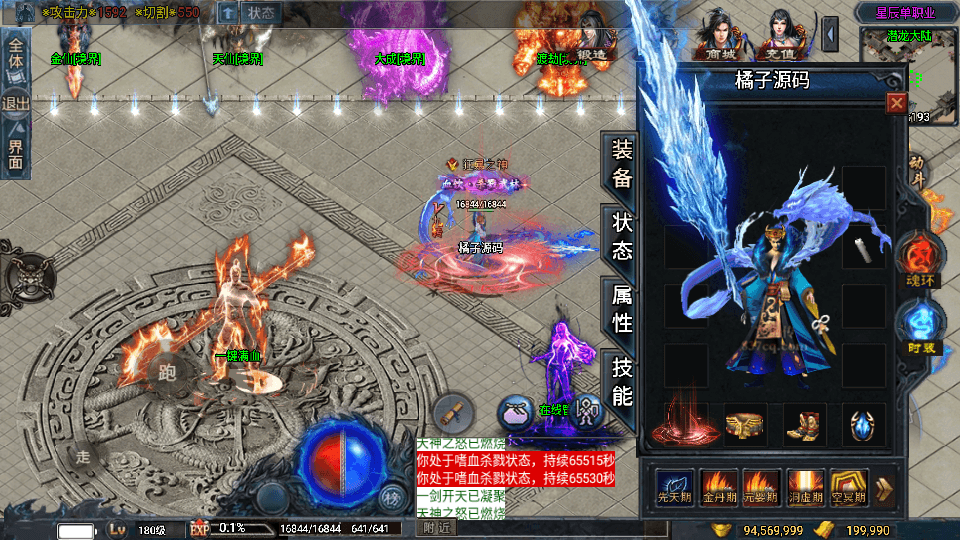Image resolution: width=960 pixels, height=540 pixels.
Task: Select the 空冥期 stage icon
Action: [852, 487]
